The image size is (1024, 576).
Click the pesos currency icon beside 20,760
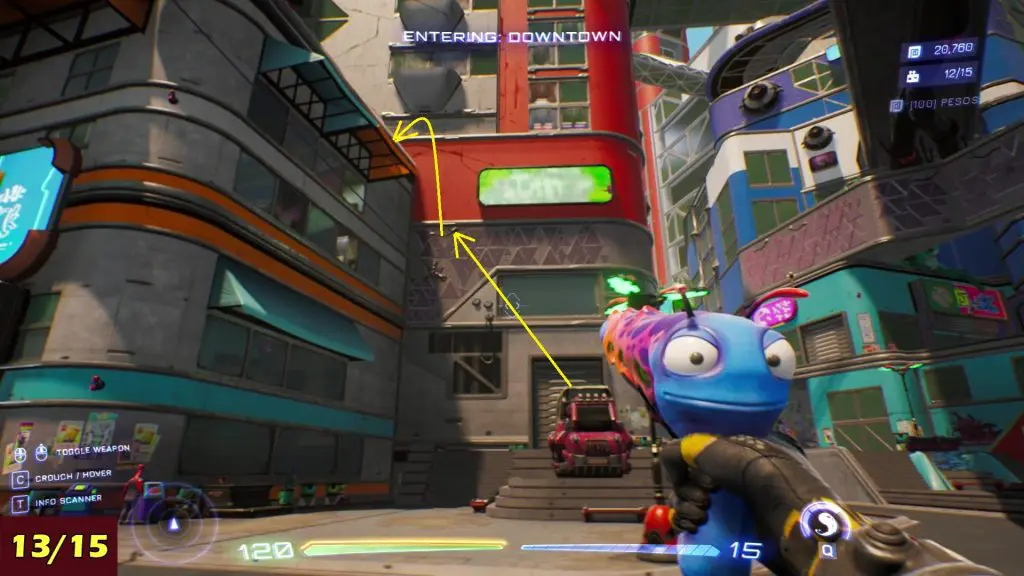coord(915,50)
